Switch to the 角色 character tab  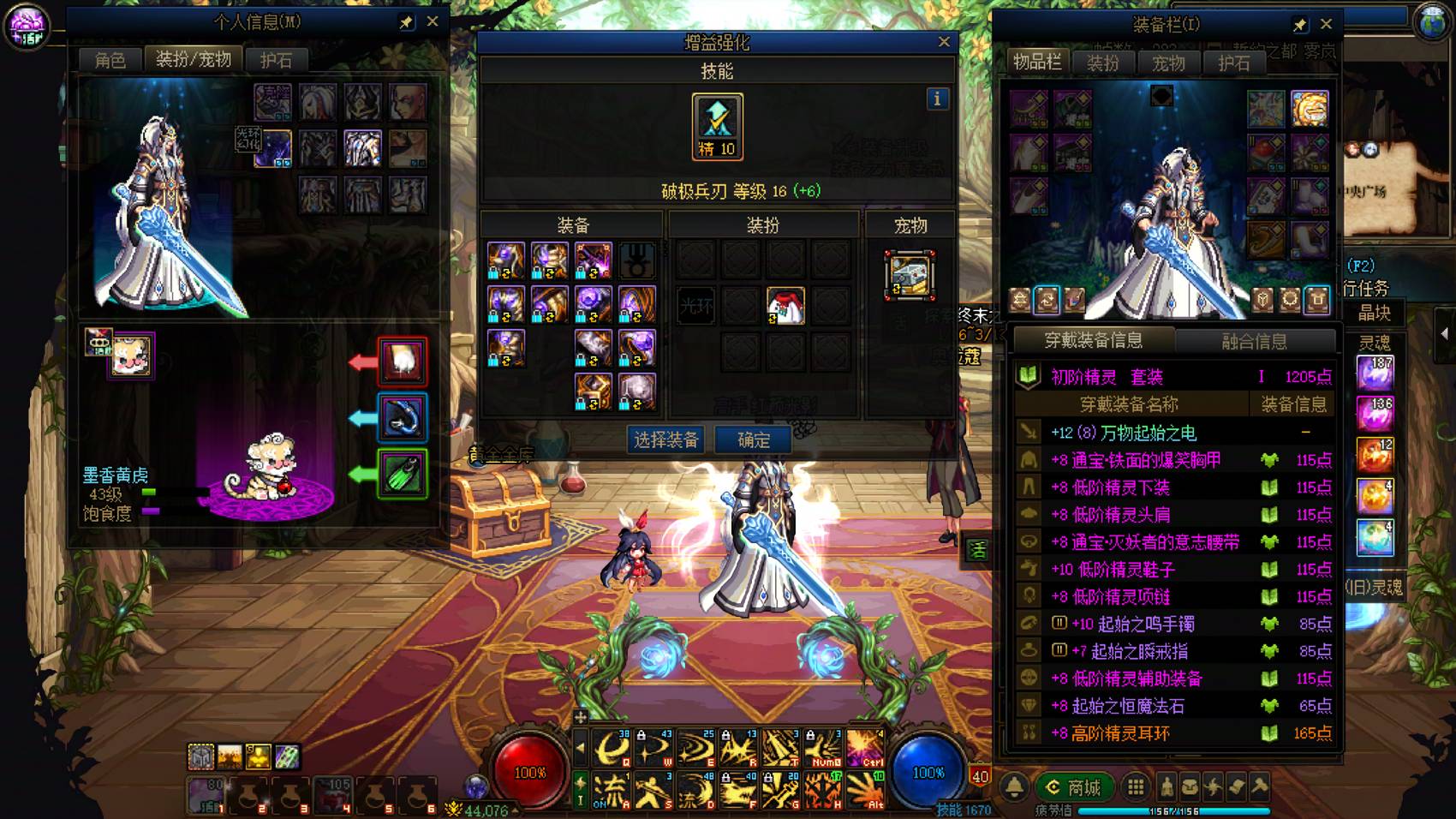tap(110, 60)
